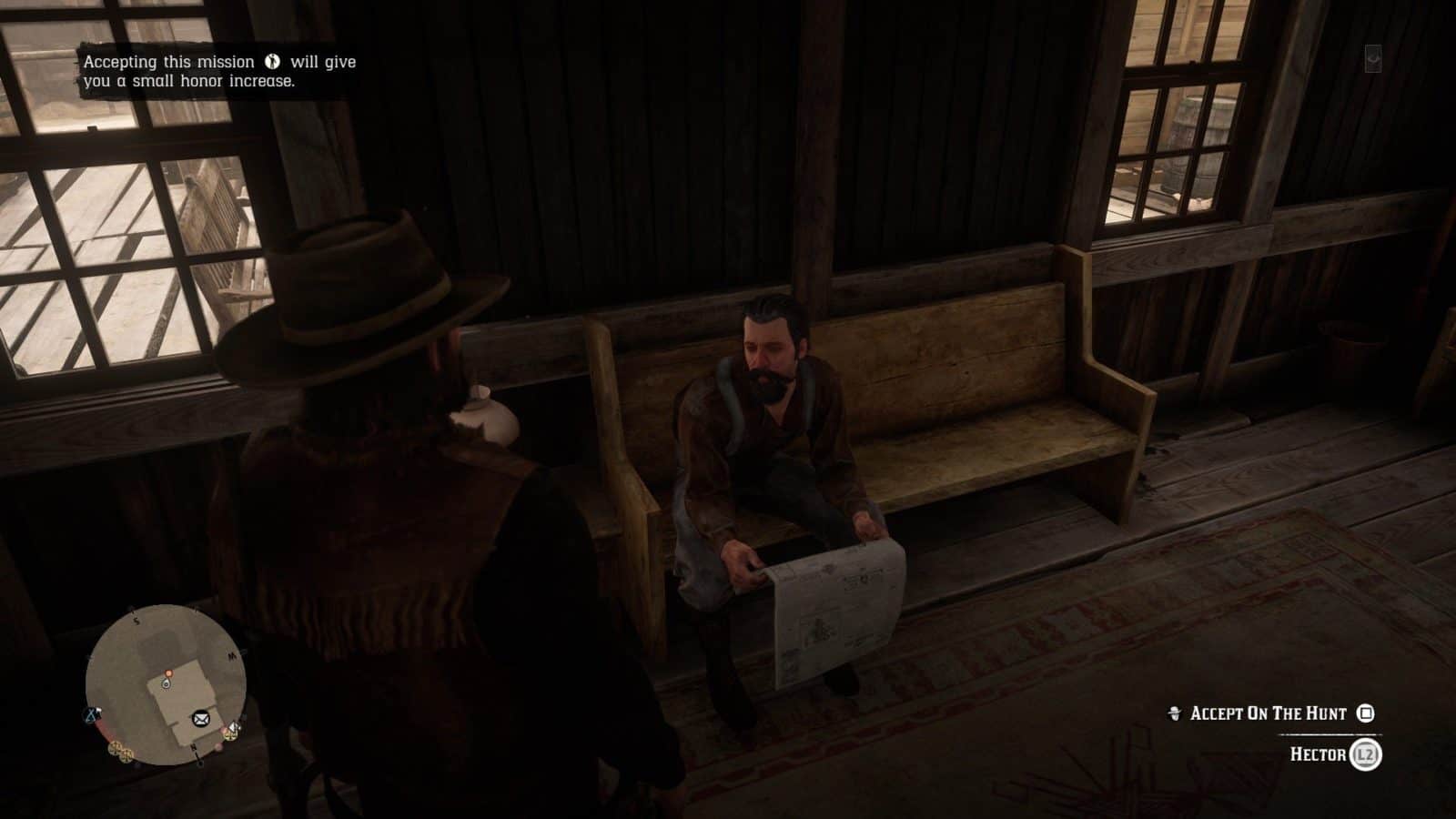This screenshot has height=819, width=1456.
Task: Toggle the red enemy dot near the minimap bottom
Action: (x=218, y=747)
